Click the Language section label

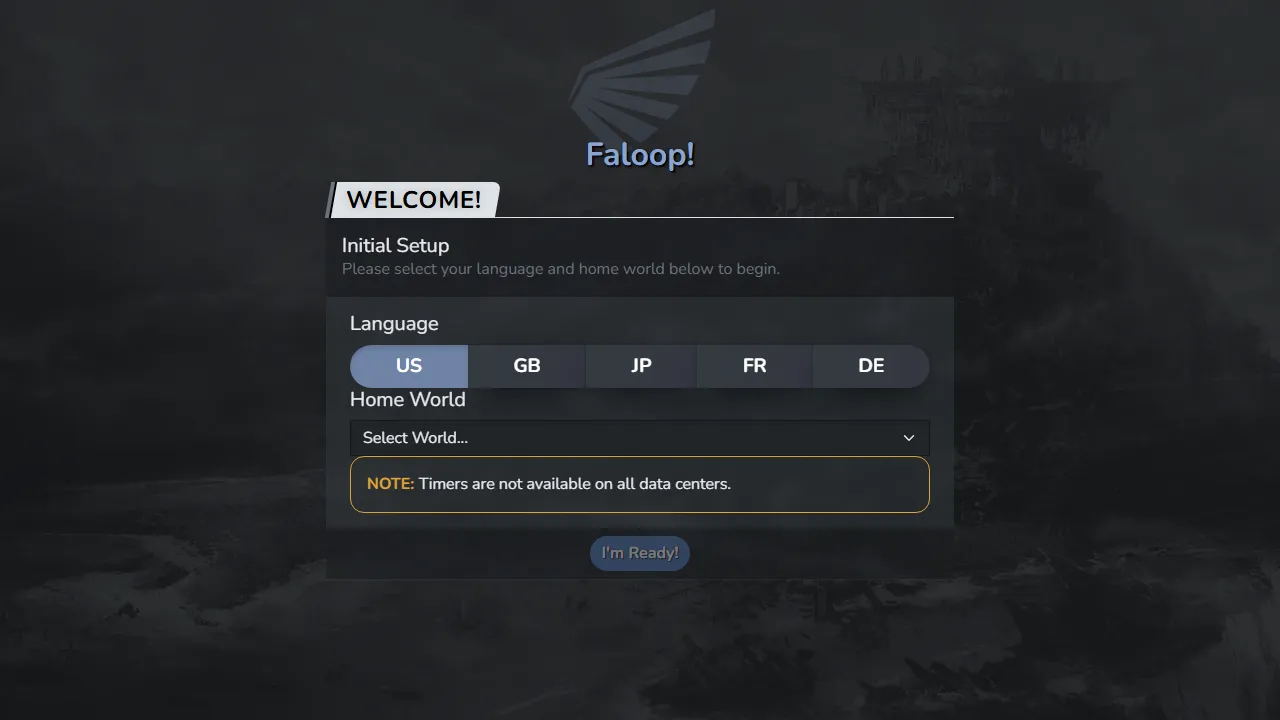[394, 323]
